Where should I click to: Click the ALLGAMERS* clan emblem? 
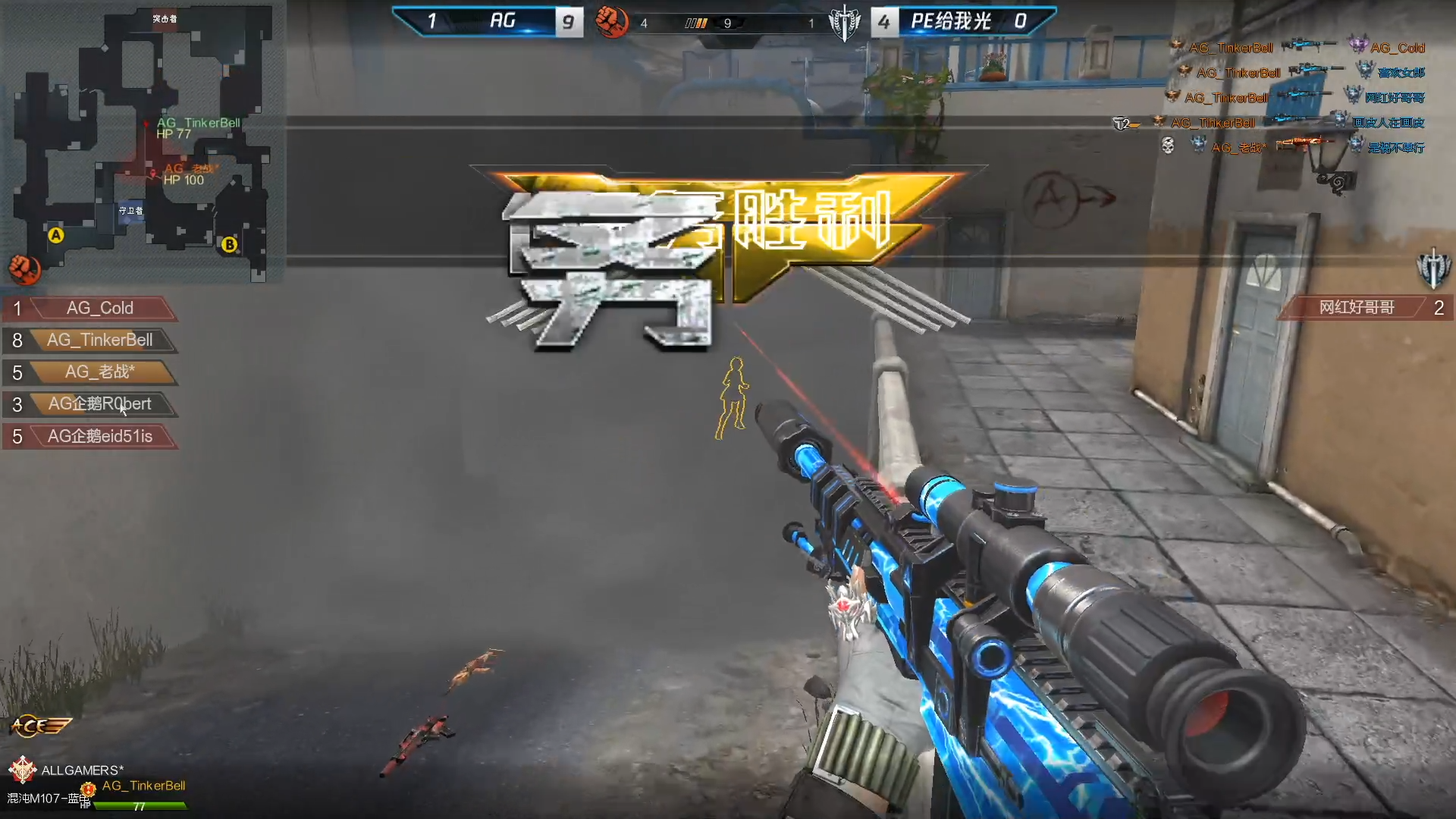click(x=23, y=769)
